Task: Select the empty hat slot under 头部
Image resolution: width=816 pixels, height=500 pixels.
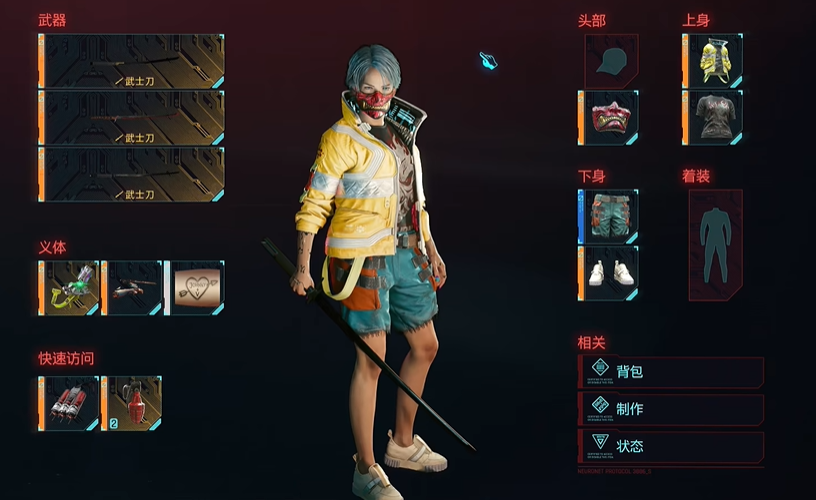Action: [612, 61]
